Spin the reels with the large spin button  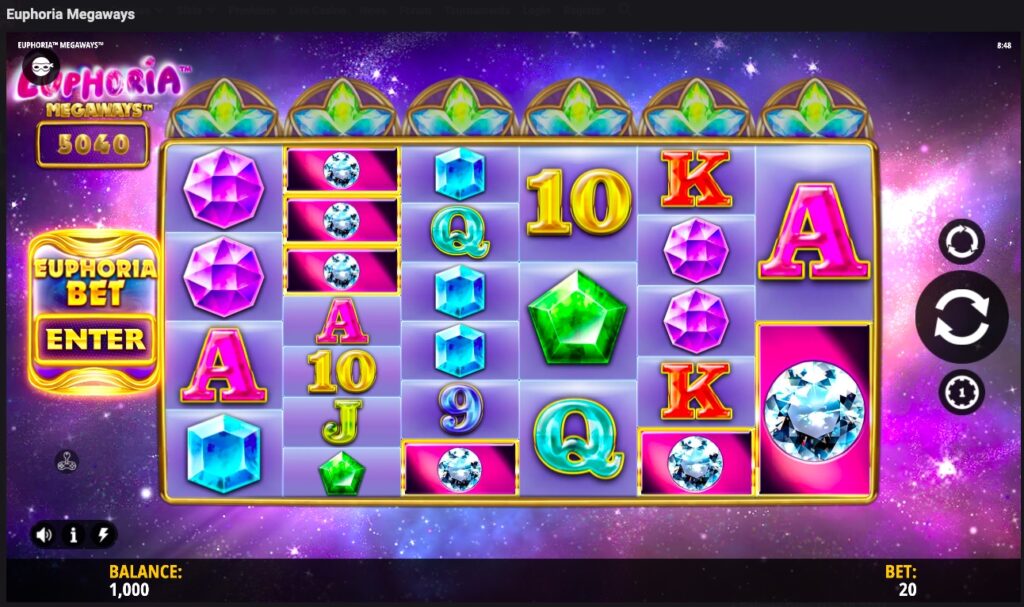961,317
